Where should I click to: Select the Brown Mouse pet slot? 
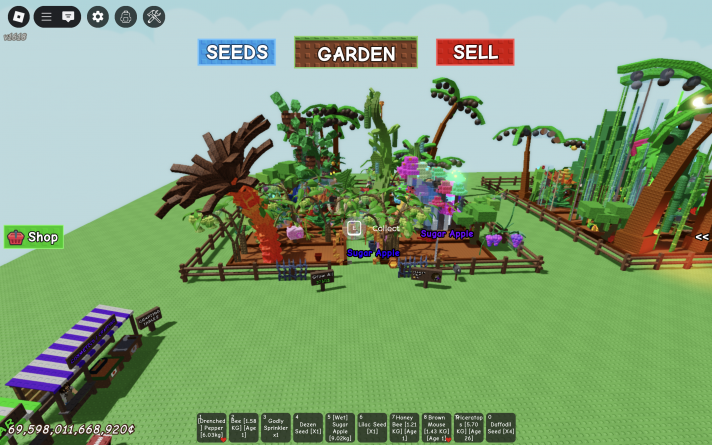(x=436, y=427)
